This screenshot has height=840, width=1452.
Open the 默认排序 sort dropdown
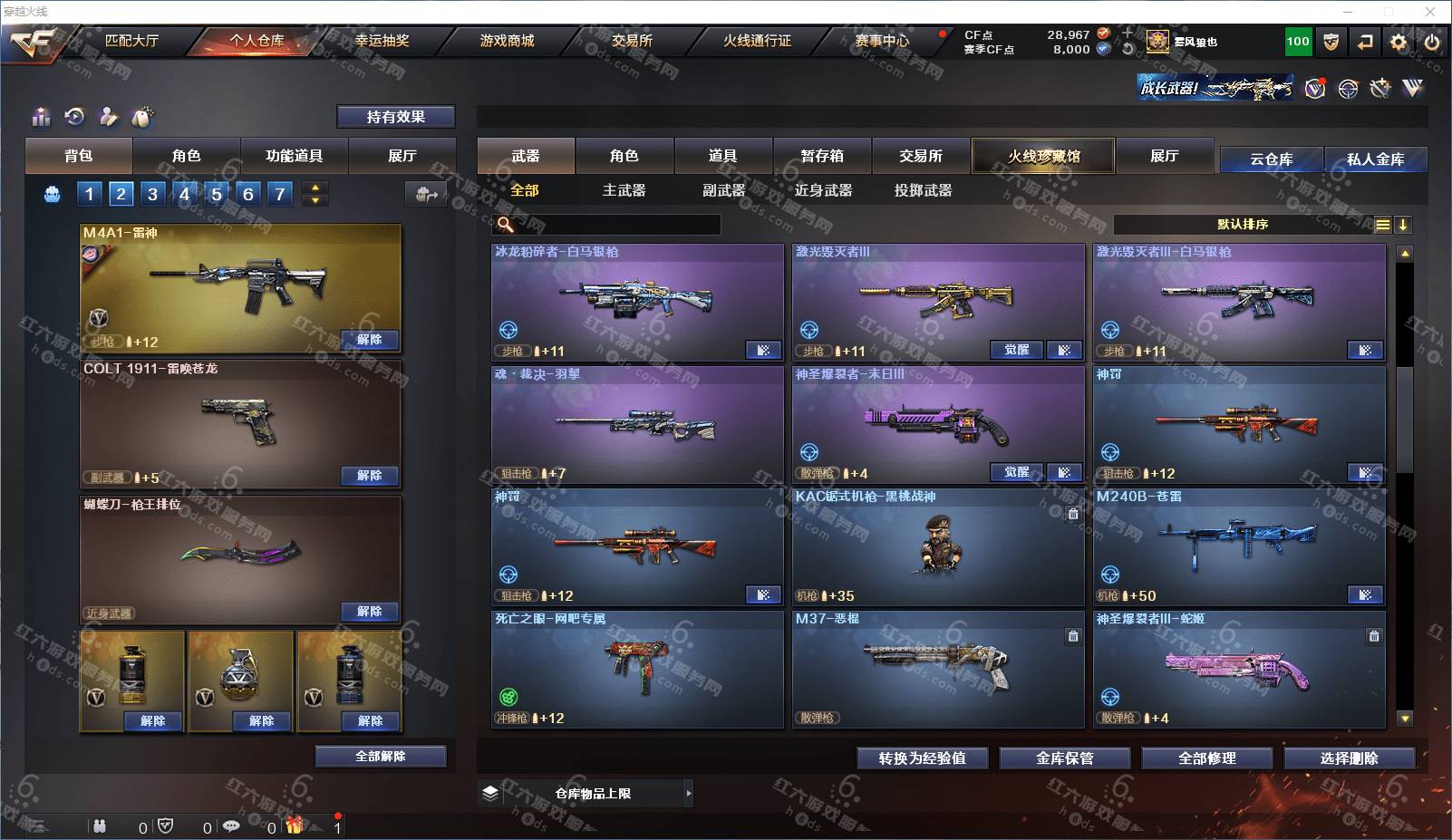click(1243, 225)
